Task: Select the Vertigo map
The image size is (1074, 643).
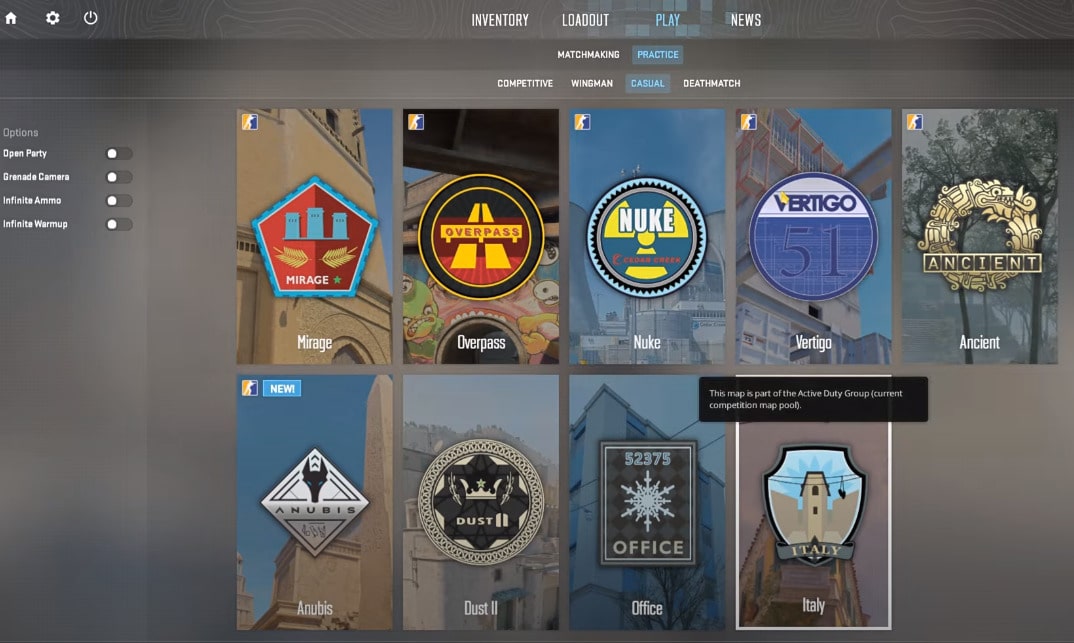Action: pos(813,236)
